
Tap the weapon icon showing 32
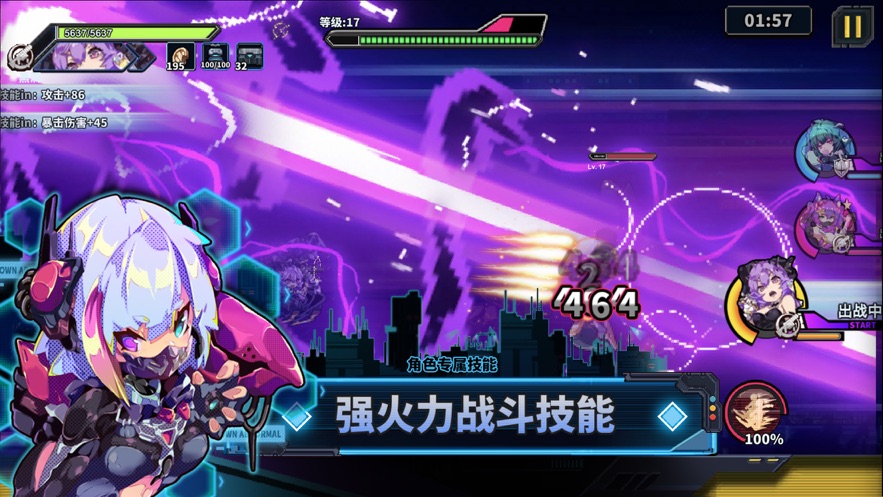(x=248, y=56)
